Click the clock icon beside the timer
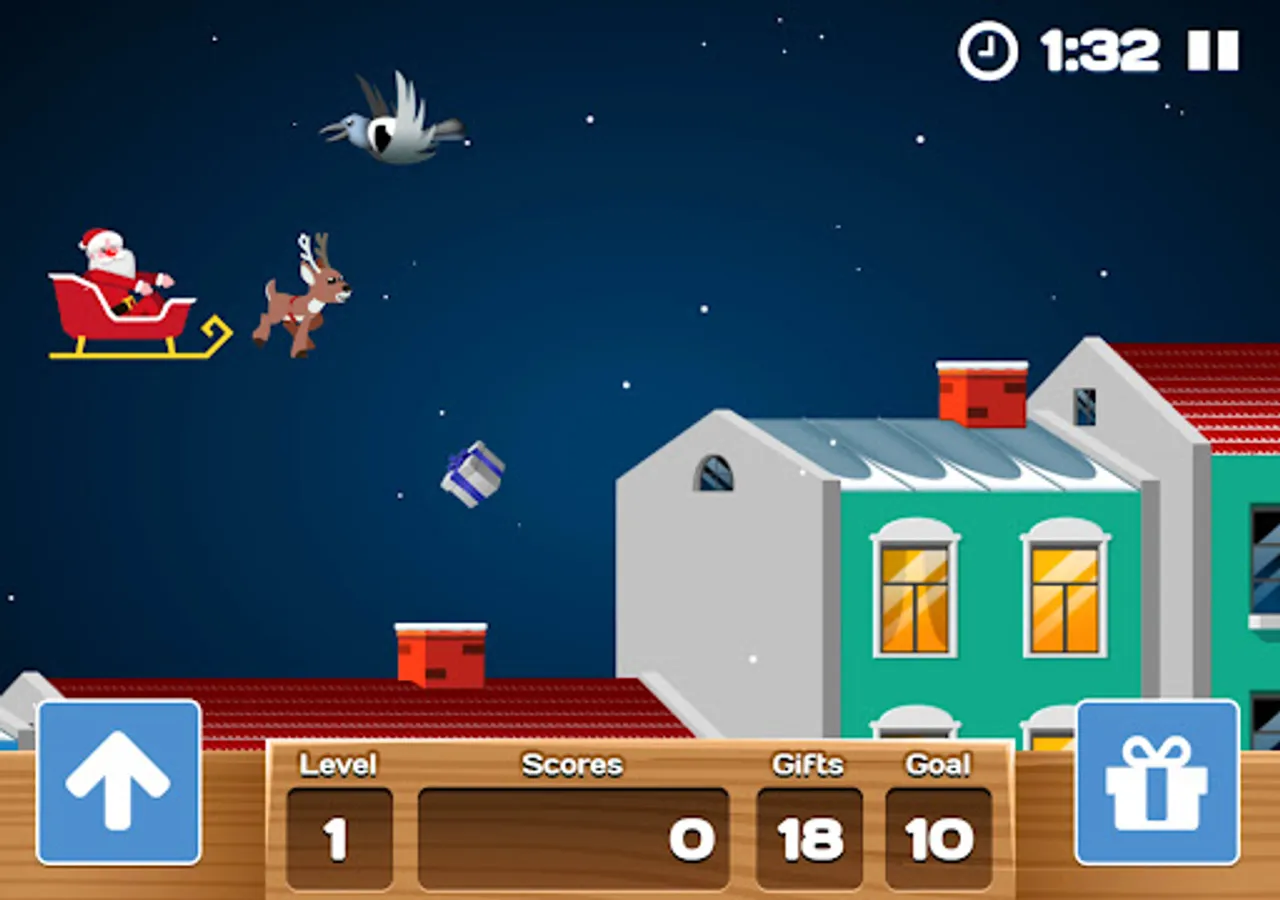Viewport: 1280px width, 900px height. [x=985, y=48]
